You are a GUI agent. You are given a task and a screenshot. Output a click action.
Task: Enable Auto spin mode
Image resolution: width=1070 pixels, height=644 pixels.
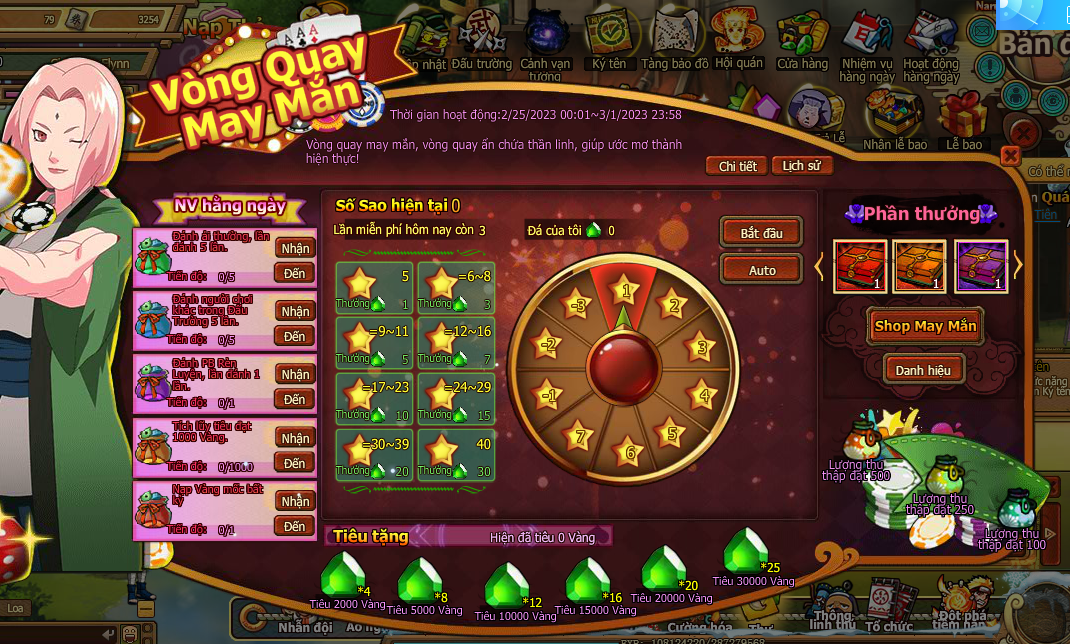click(x=761, y=270)
